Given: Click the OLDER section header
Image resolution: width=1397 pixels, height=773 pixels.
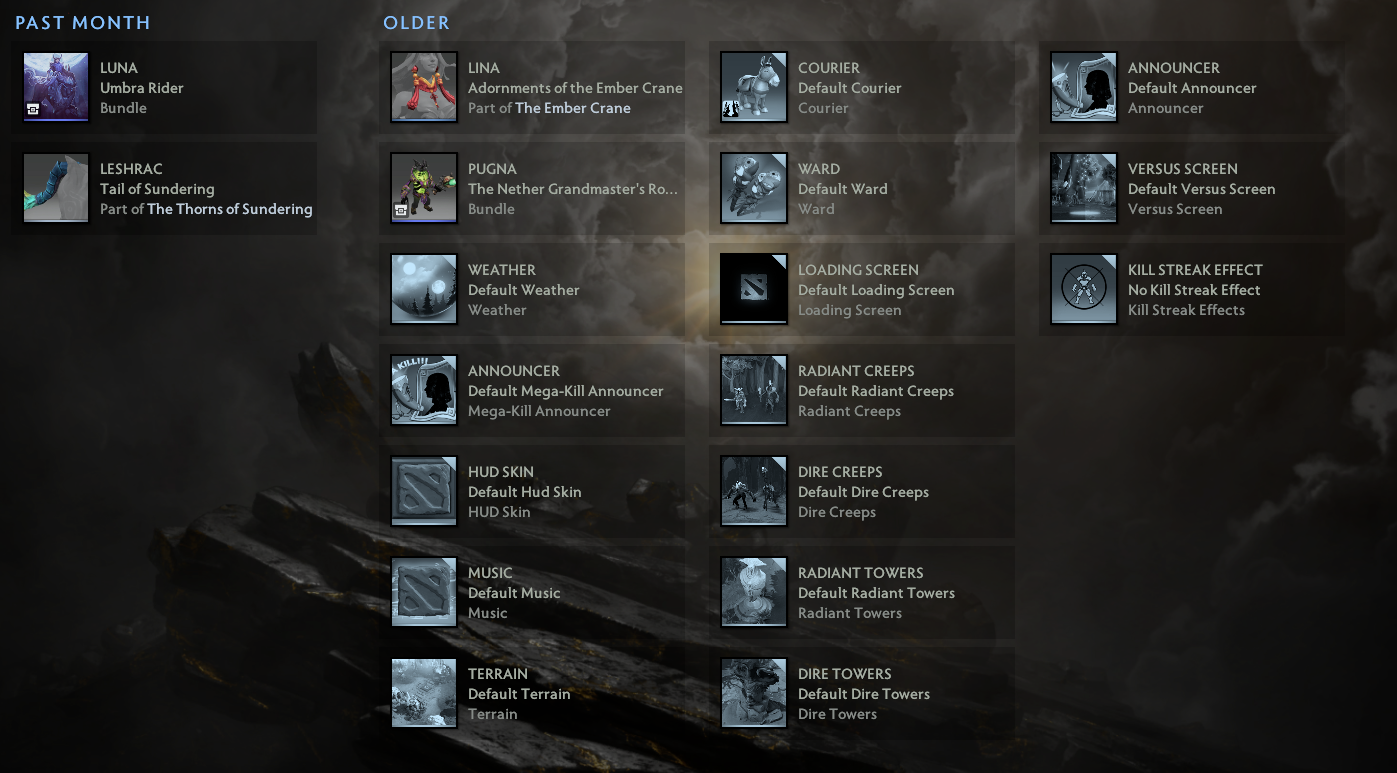Looking at the screenshot, I should 416,22.
